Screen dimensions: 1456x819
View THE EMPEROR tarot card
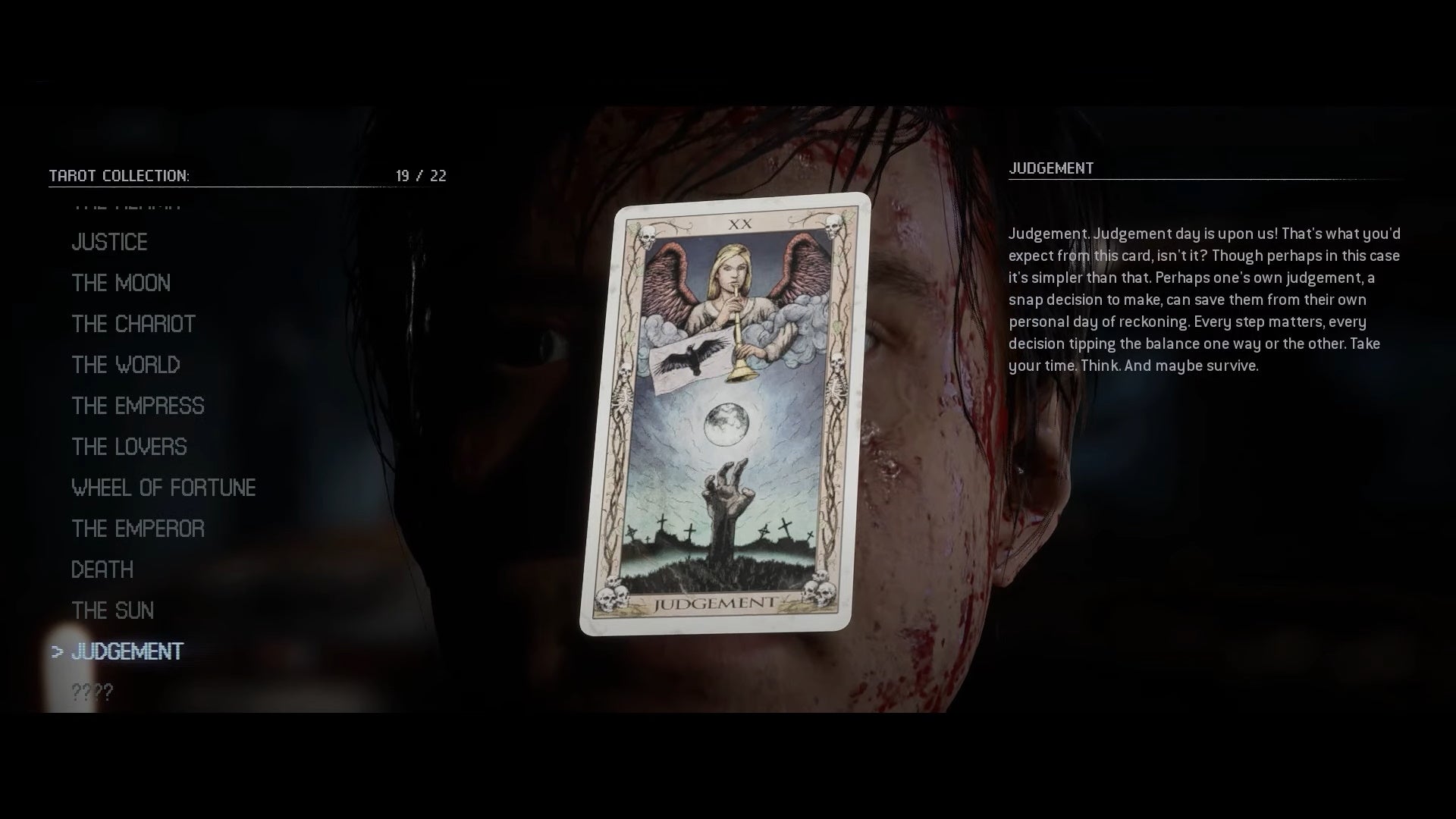[x=137, y=529]
